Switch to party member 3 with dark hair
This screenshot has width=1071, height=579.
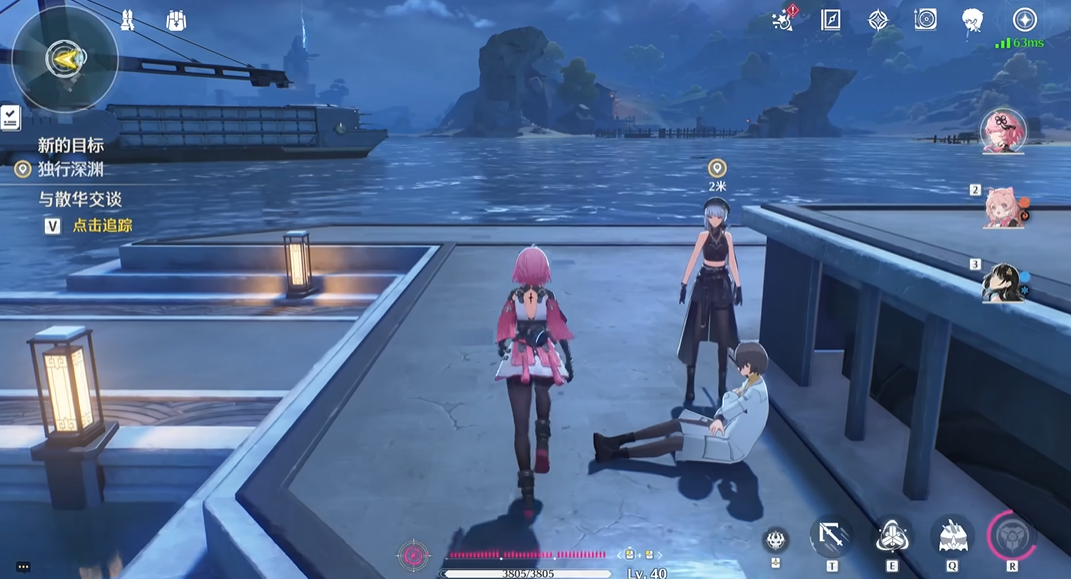1001,282
